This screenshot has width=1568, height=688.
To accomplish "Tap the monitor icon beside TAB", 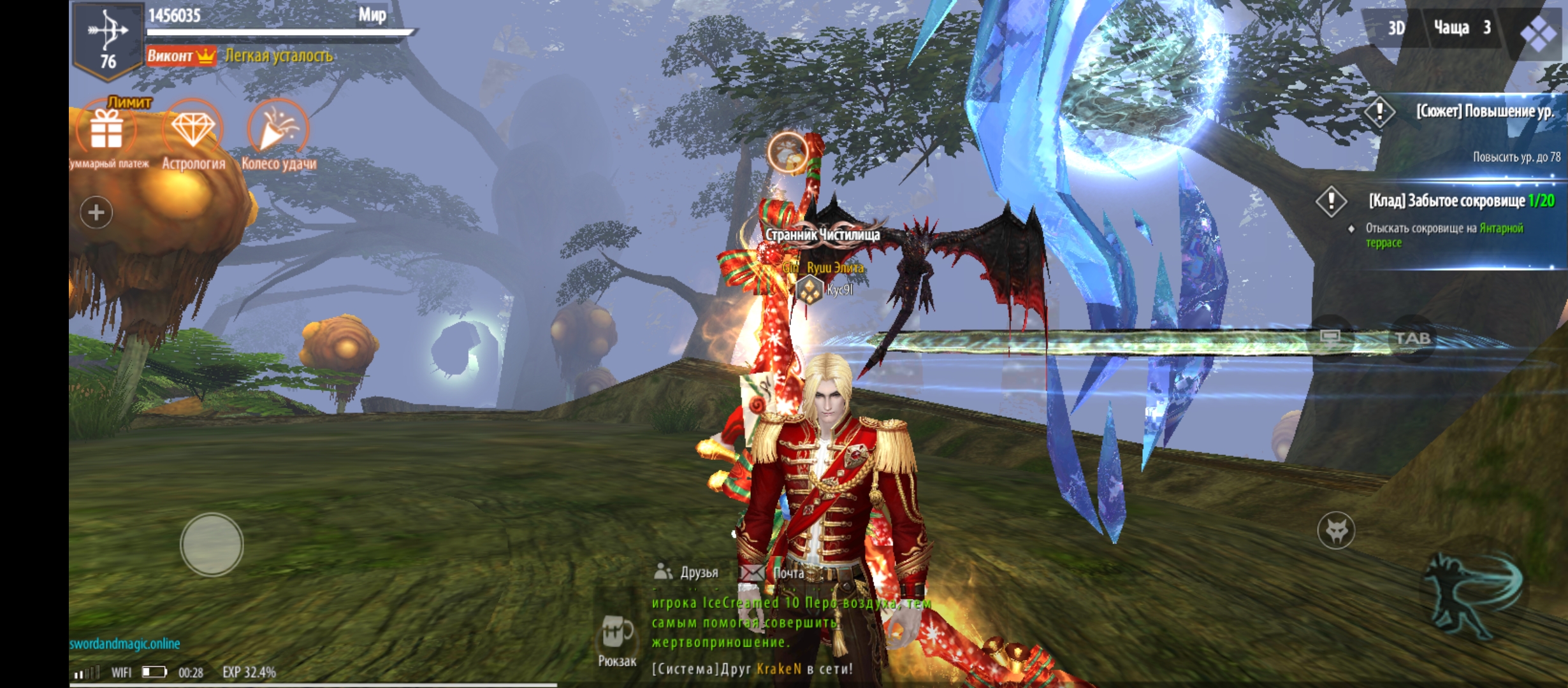I will (1330, 338).
